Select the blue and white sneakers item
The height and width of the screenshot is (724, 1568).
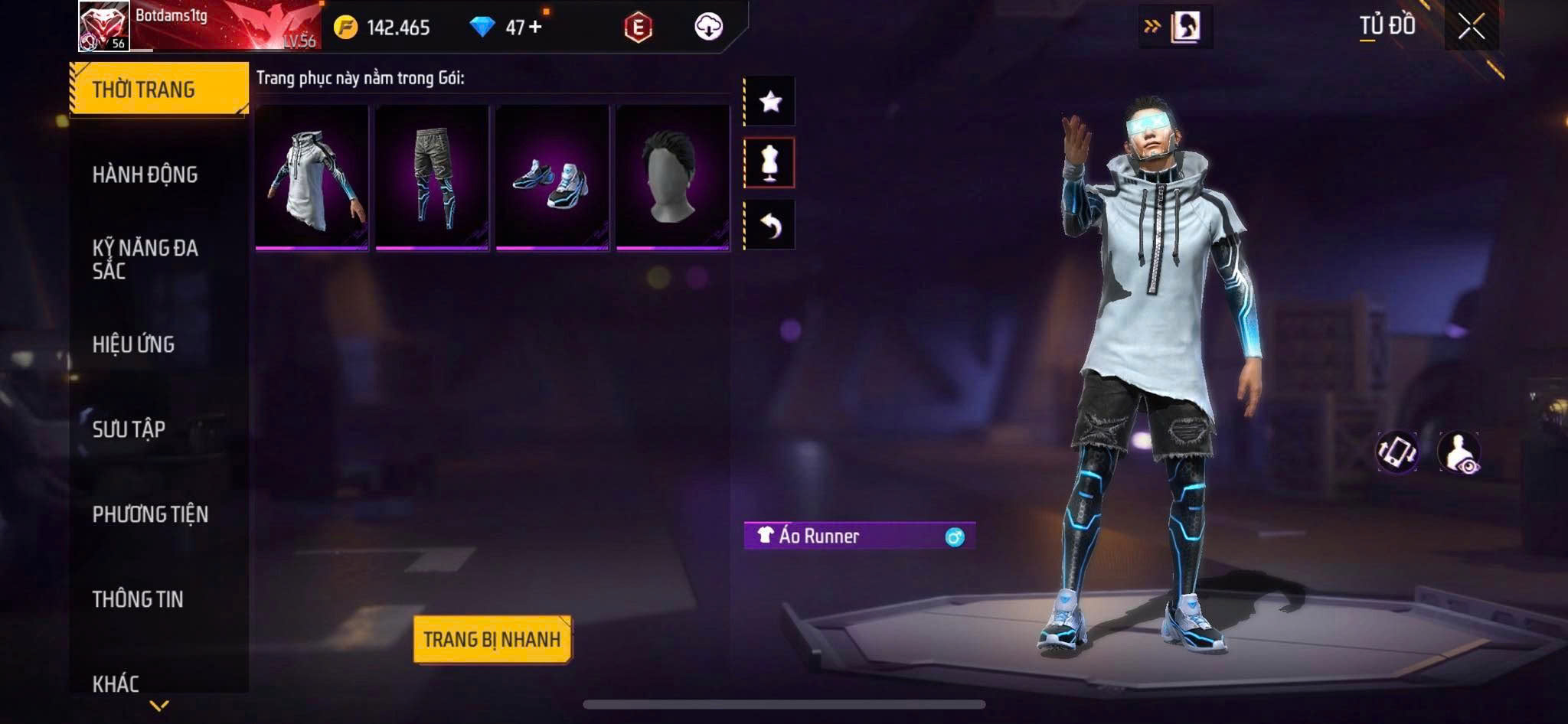click(x=552, y=178)
